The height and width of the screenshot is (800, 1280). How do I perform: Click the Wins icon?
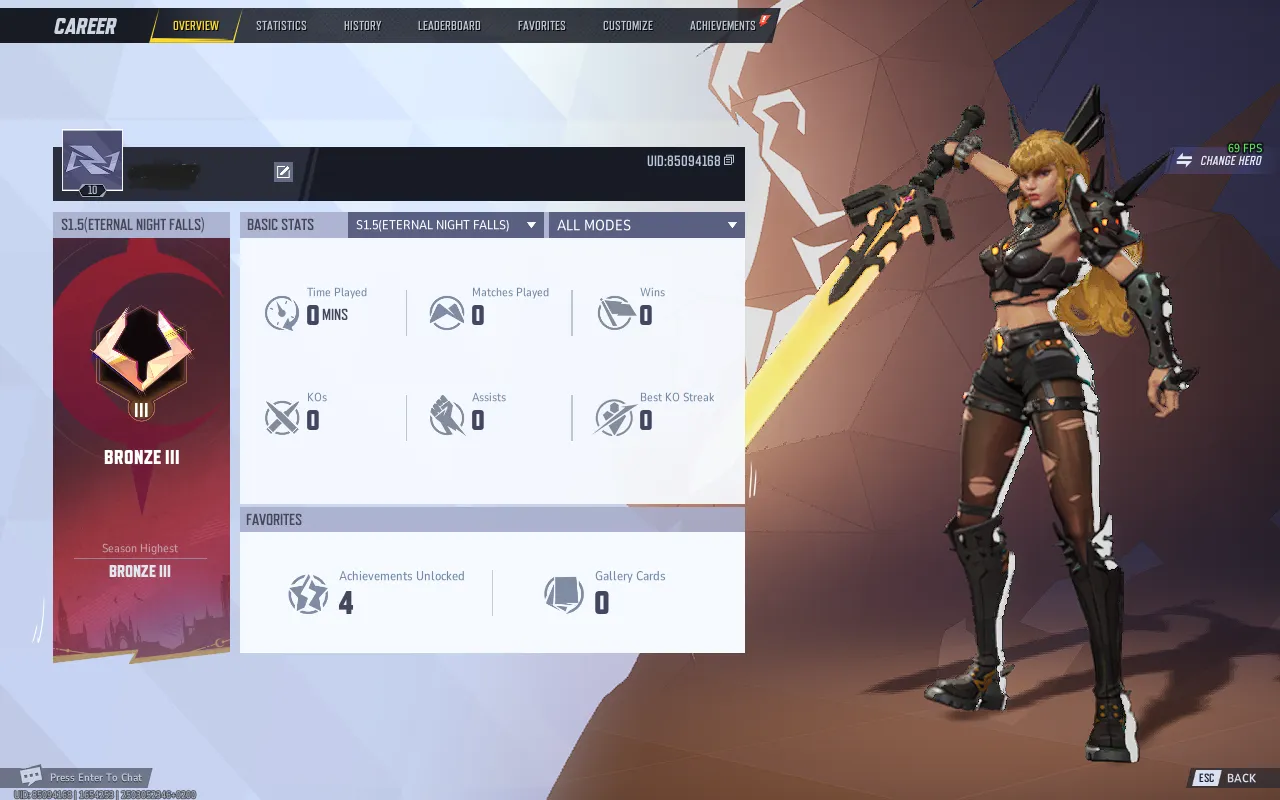[x=613, y=310]
